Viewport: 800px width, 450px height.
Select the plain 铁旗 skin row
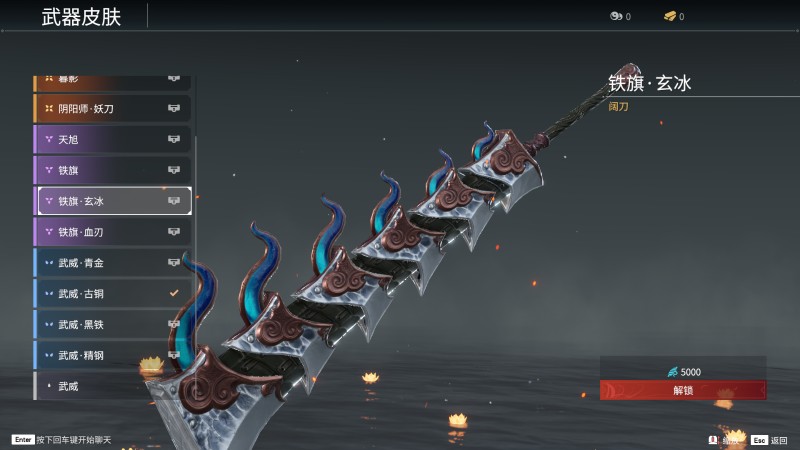pos(112,170)
